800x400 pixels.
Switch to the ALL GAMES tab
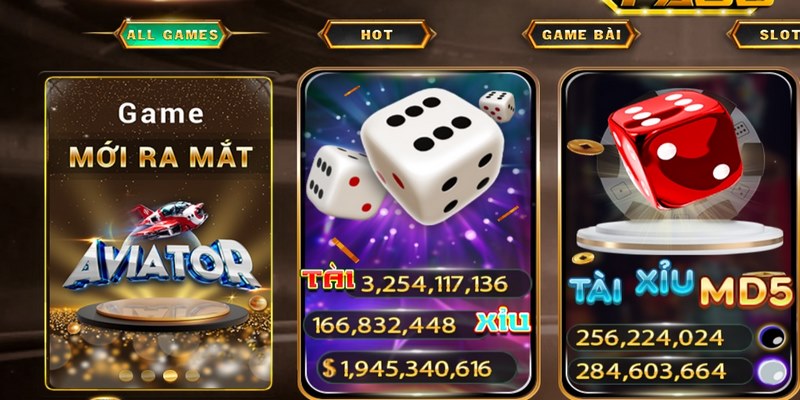[172, 35]
